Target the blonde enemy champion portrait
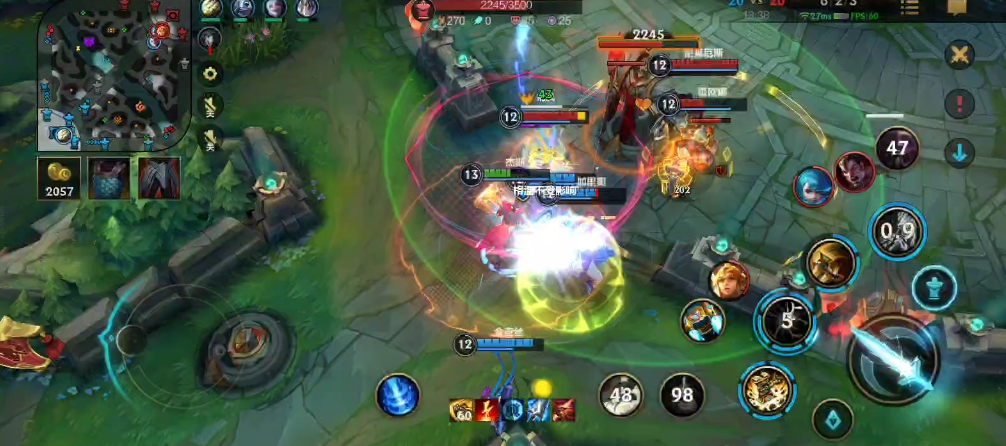The image size is (1006, 446). tap(729, 280)
